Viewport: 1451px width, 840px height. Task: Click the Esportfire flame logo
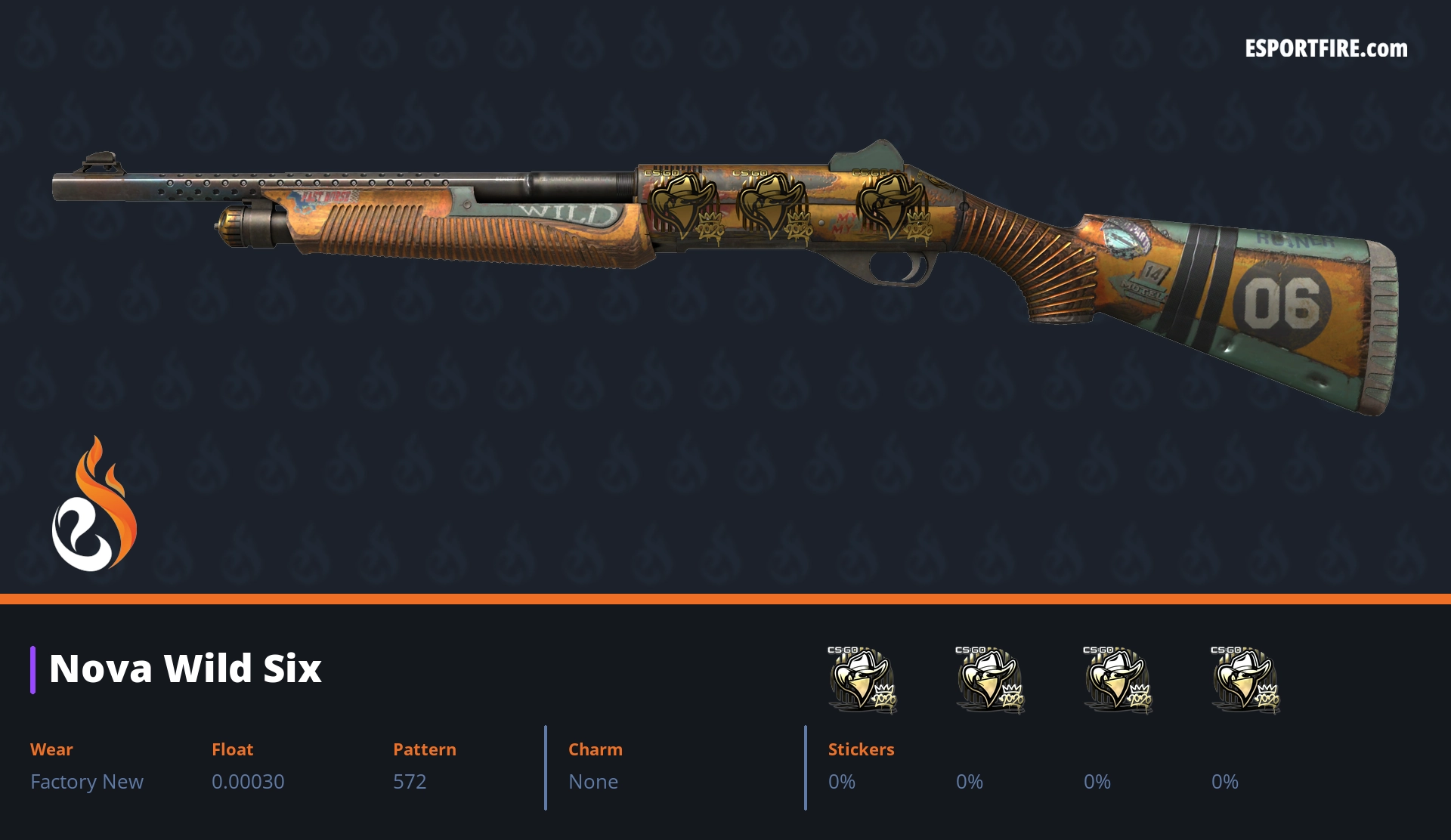94,505
